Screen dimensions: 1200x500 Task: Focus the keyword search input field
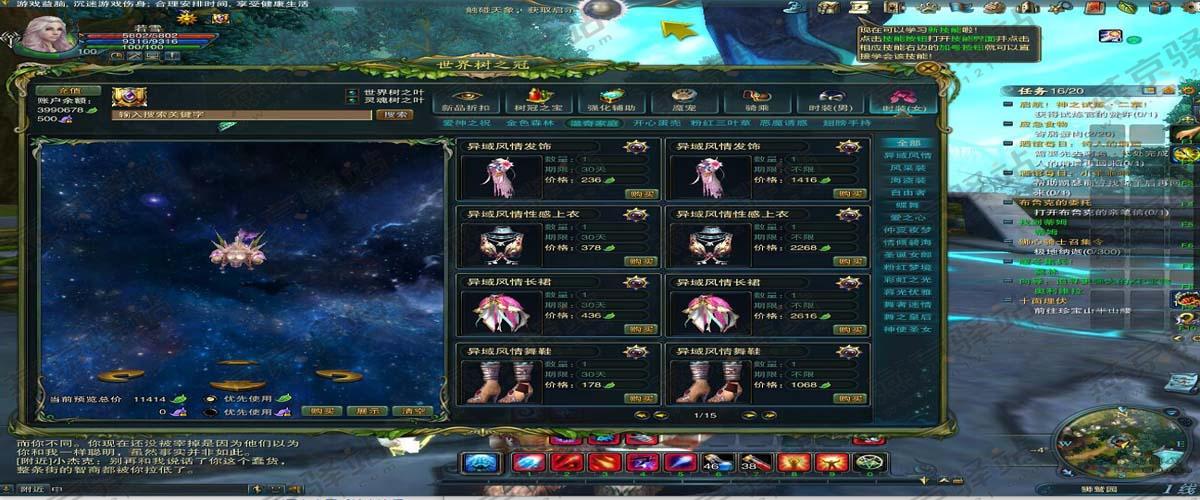tap(242, 115)
